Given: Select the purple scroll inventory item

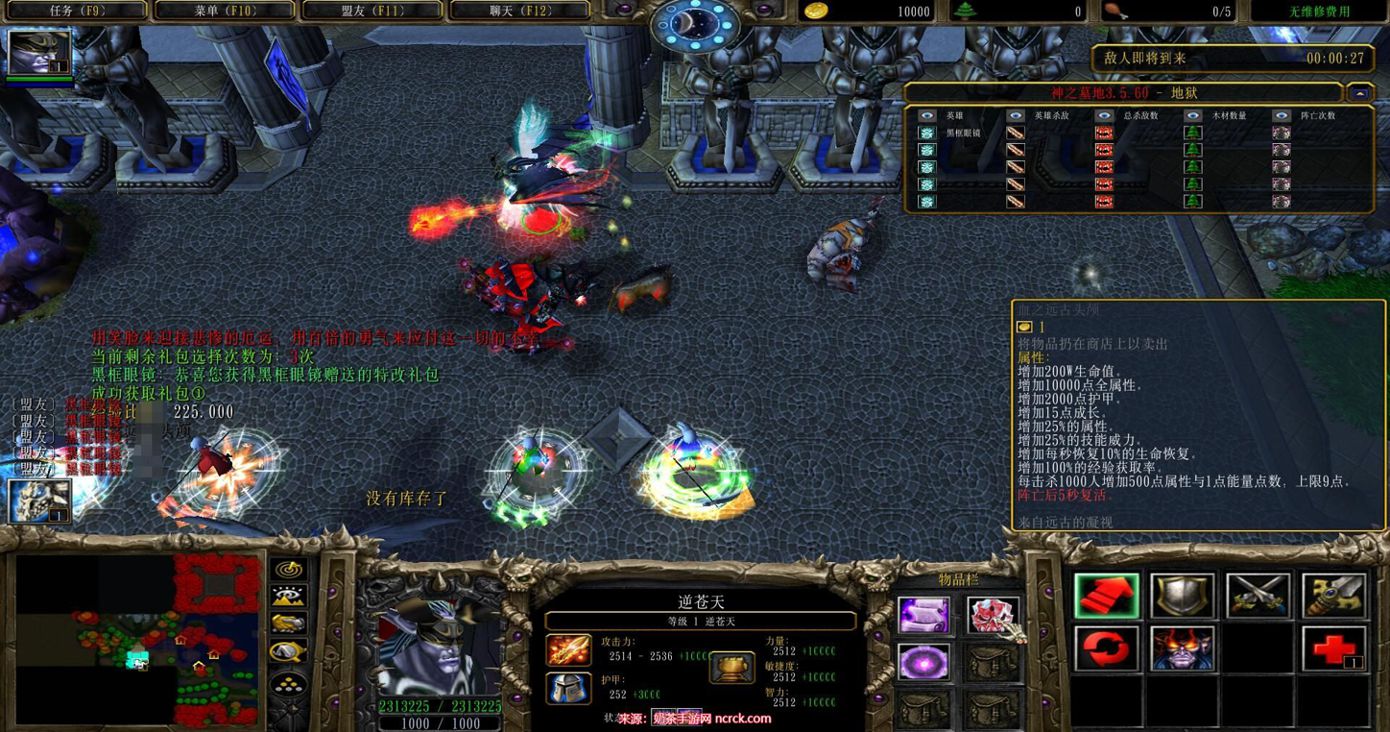Looking at the screenshot, I should tap(923, 614).
